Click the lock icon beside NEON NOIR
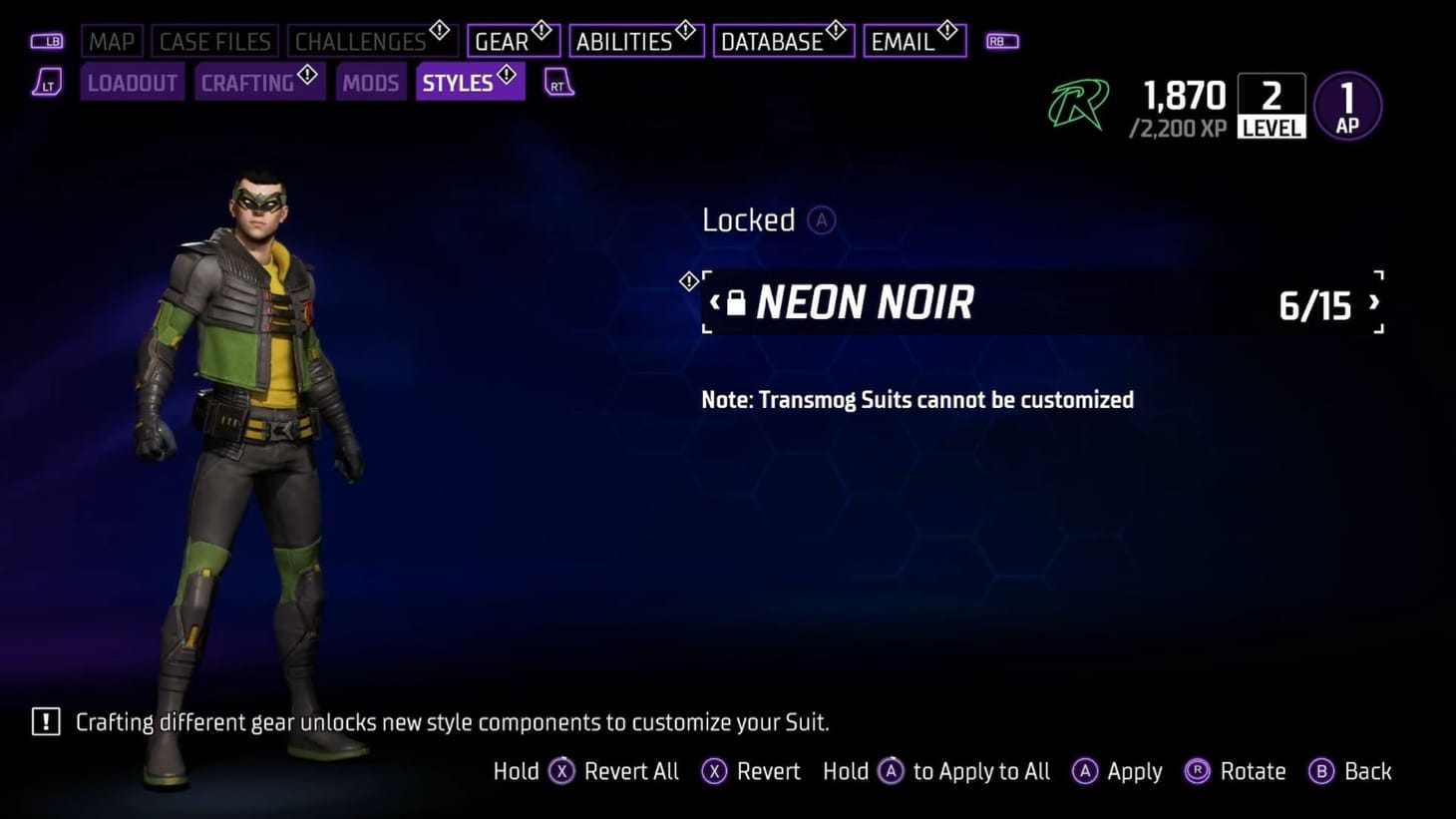The height and width of the screenshot is (819, 1456). tap(735, 302)
